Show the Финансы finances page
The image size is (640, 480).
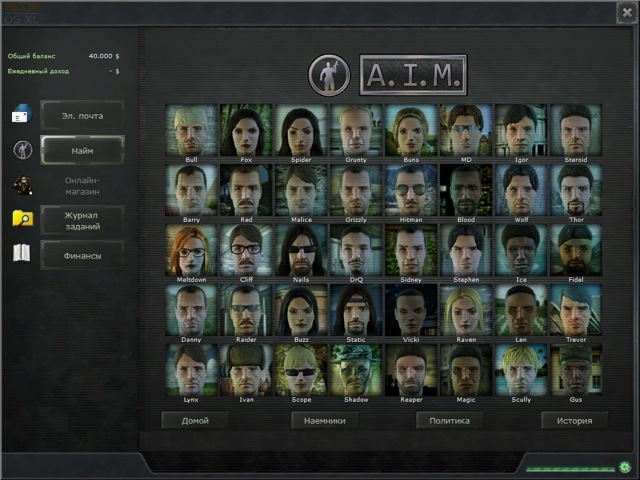point(82,254)
